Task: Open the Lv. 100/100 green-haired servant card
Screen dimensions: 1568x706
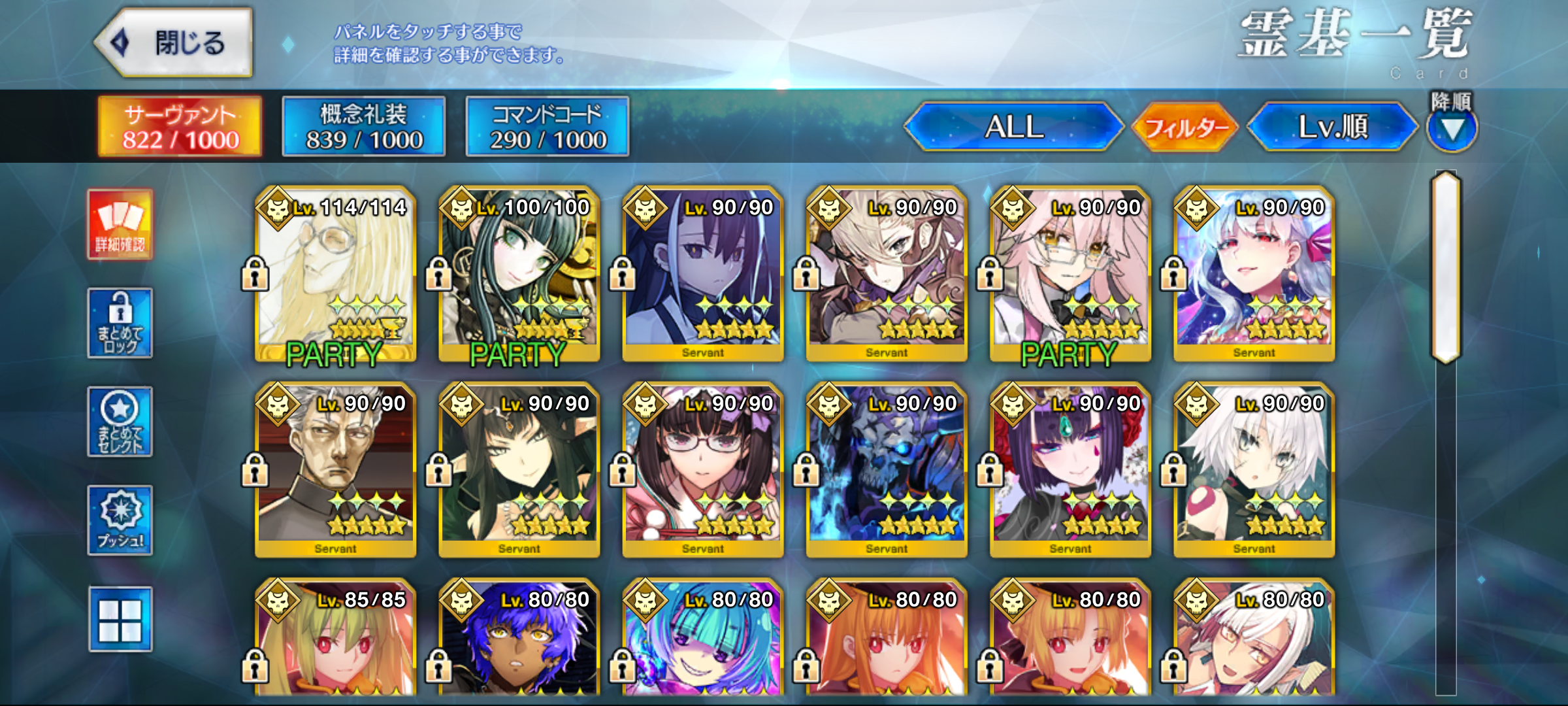Action: tap(519, 273)
